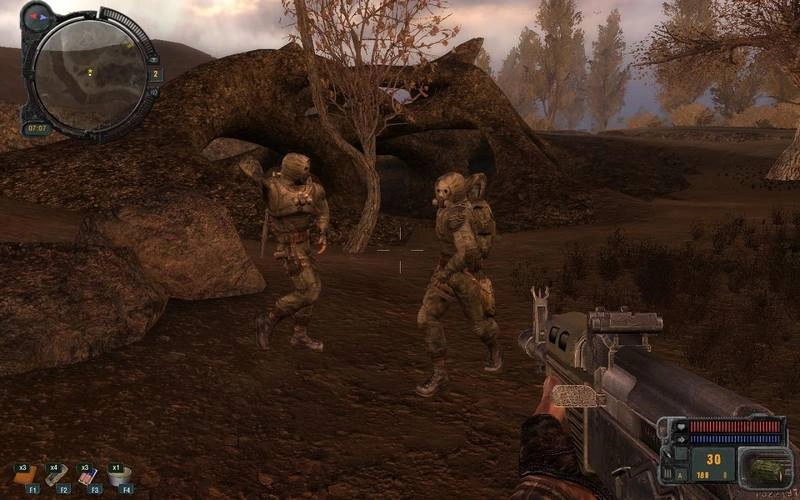
Task: Select the compass indicator above the minimap
Action: tap(38, 17)
